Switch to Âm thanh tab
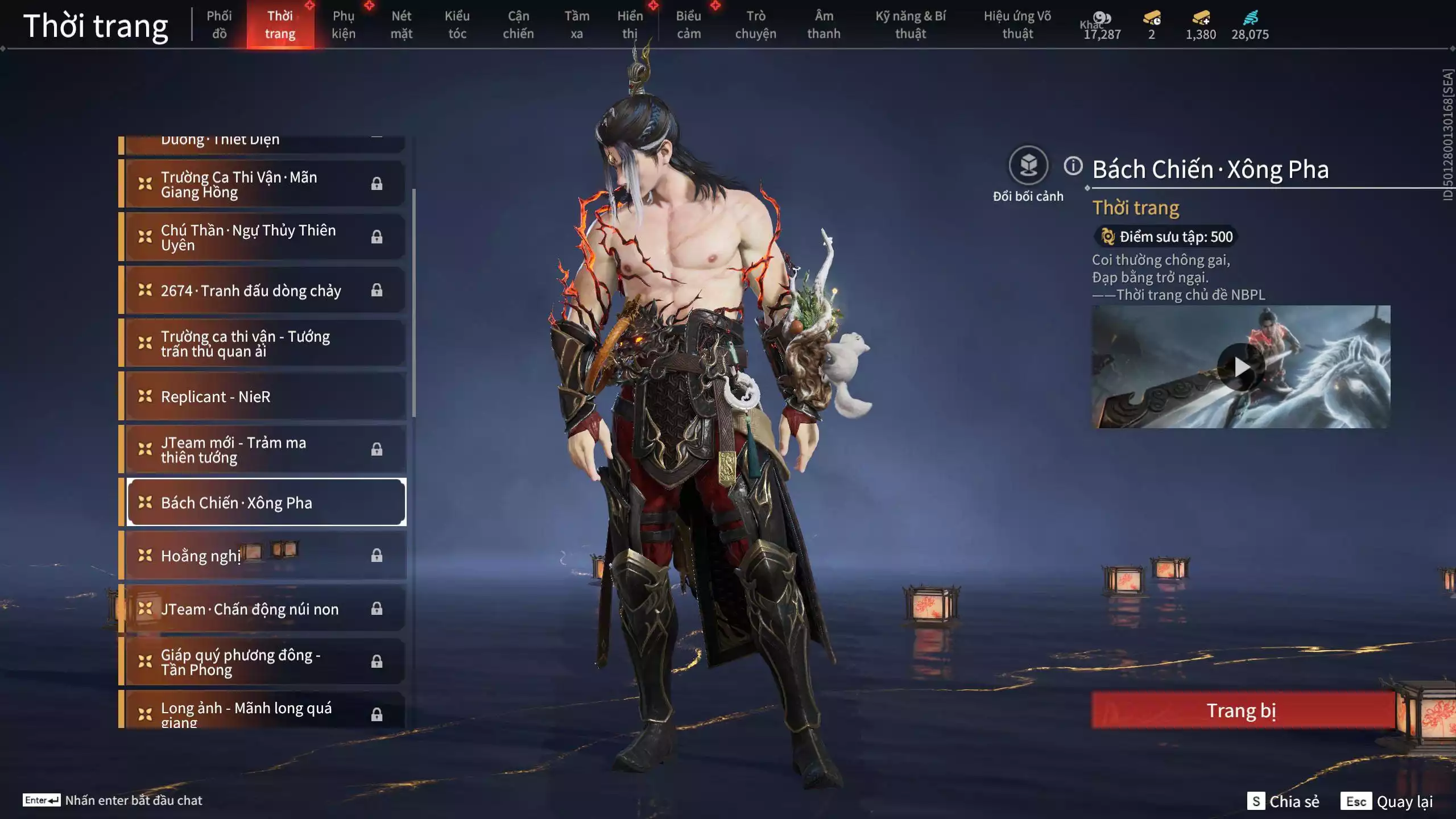 [x=823, y=24]
